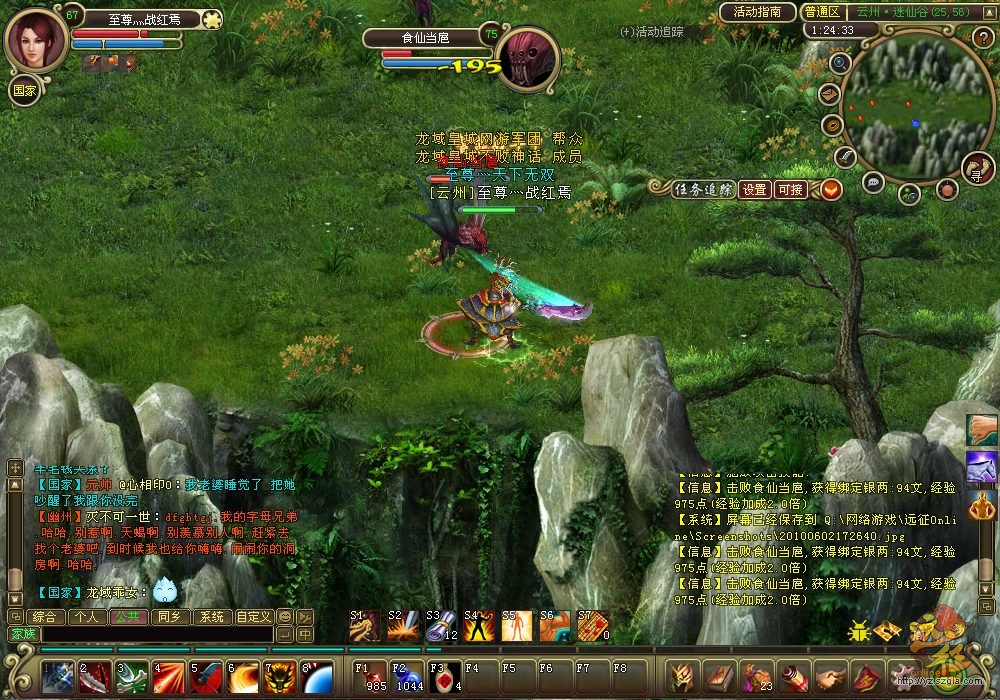Click the question mark help icon
The height and width of the screenshot is (700, 1000).
click(981, 38)
